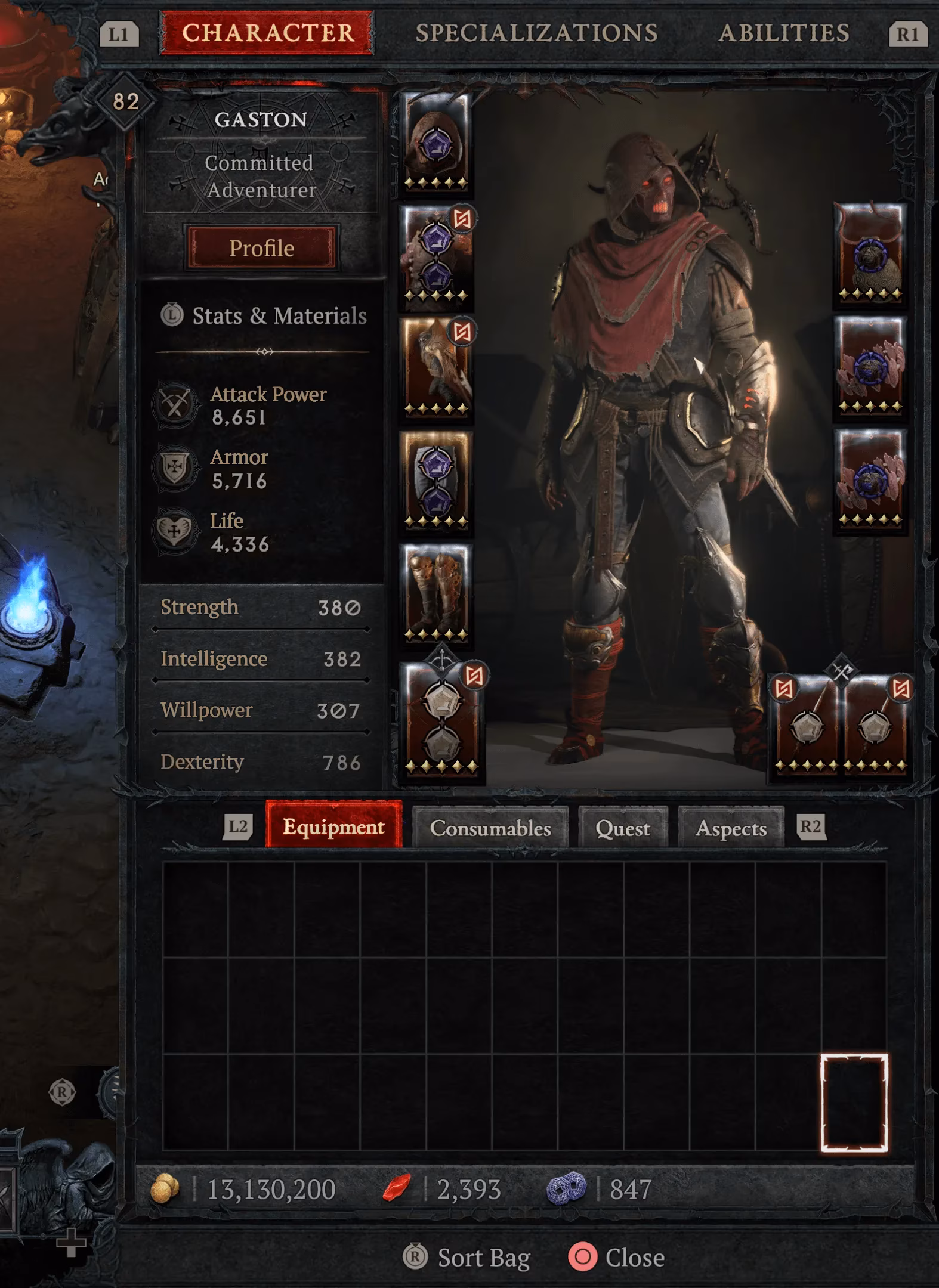Open the Abilities screen
939x1288 pixels.
pyautogui.click(x=784, y=33)
